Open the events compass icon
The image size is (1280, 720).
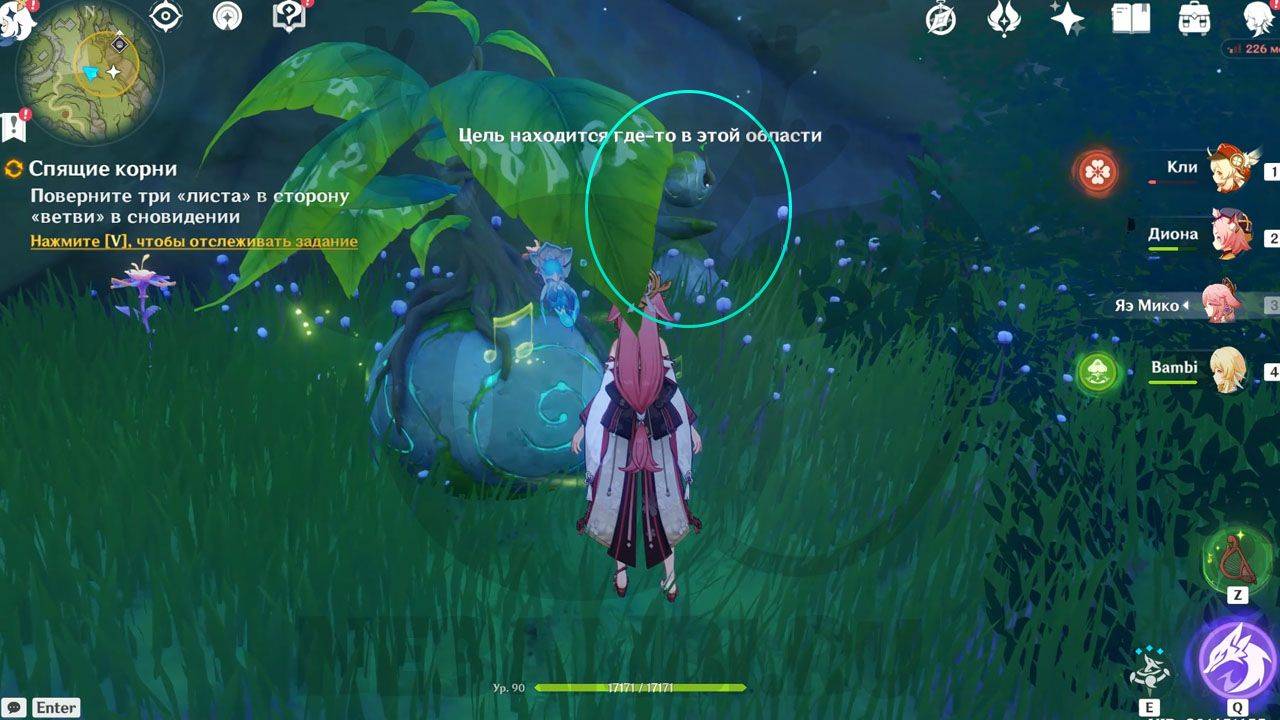coord(940,18)
